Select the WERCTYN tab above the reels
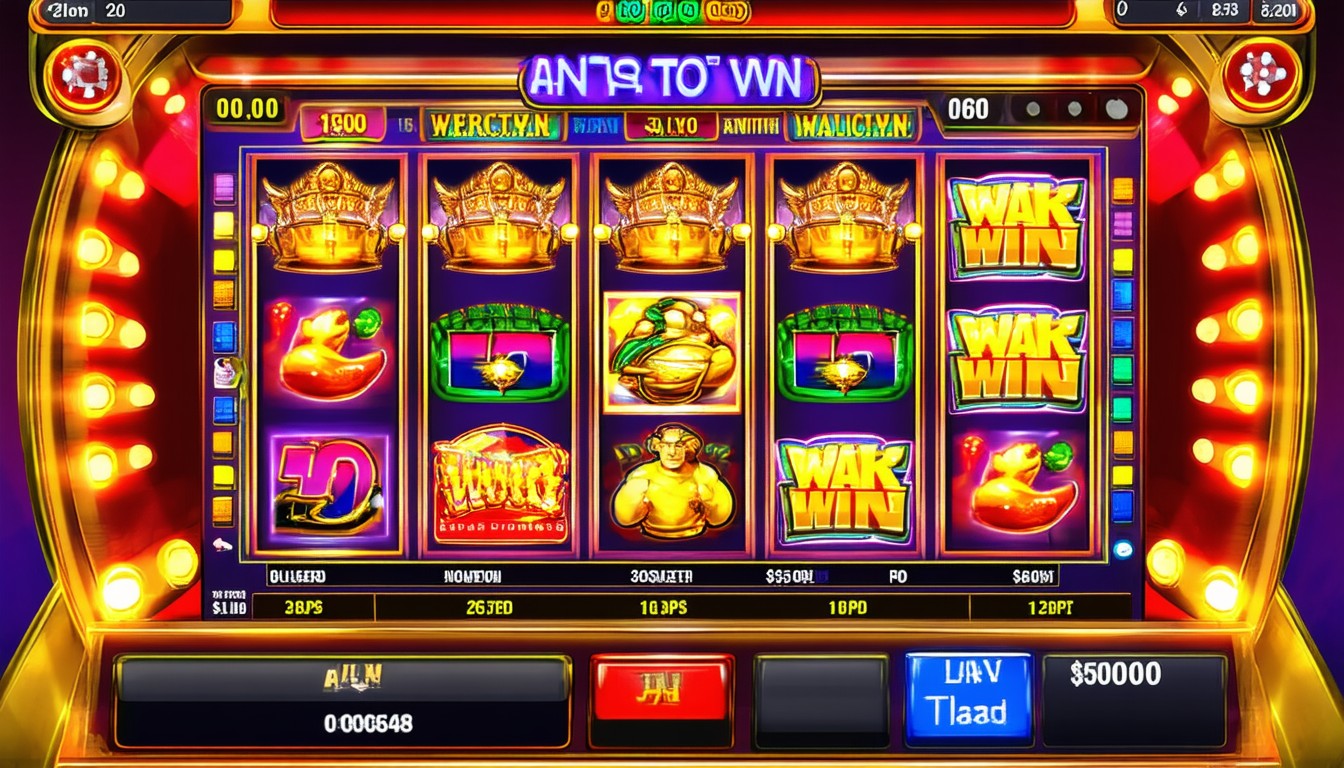 (491, 124)
